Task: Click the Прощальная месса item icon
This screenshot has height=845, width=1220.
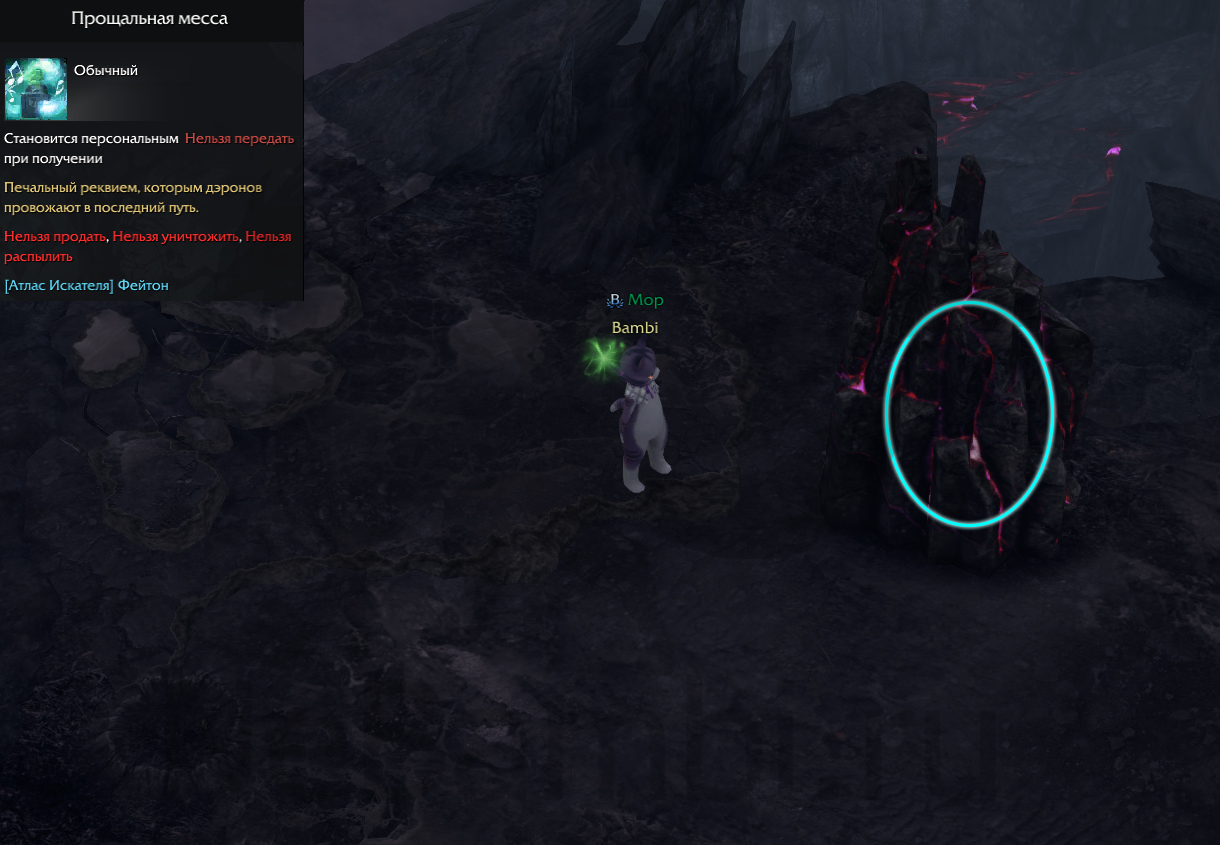Action: (36, 89)
